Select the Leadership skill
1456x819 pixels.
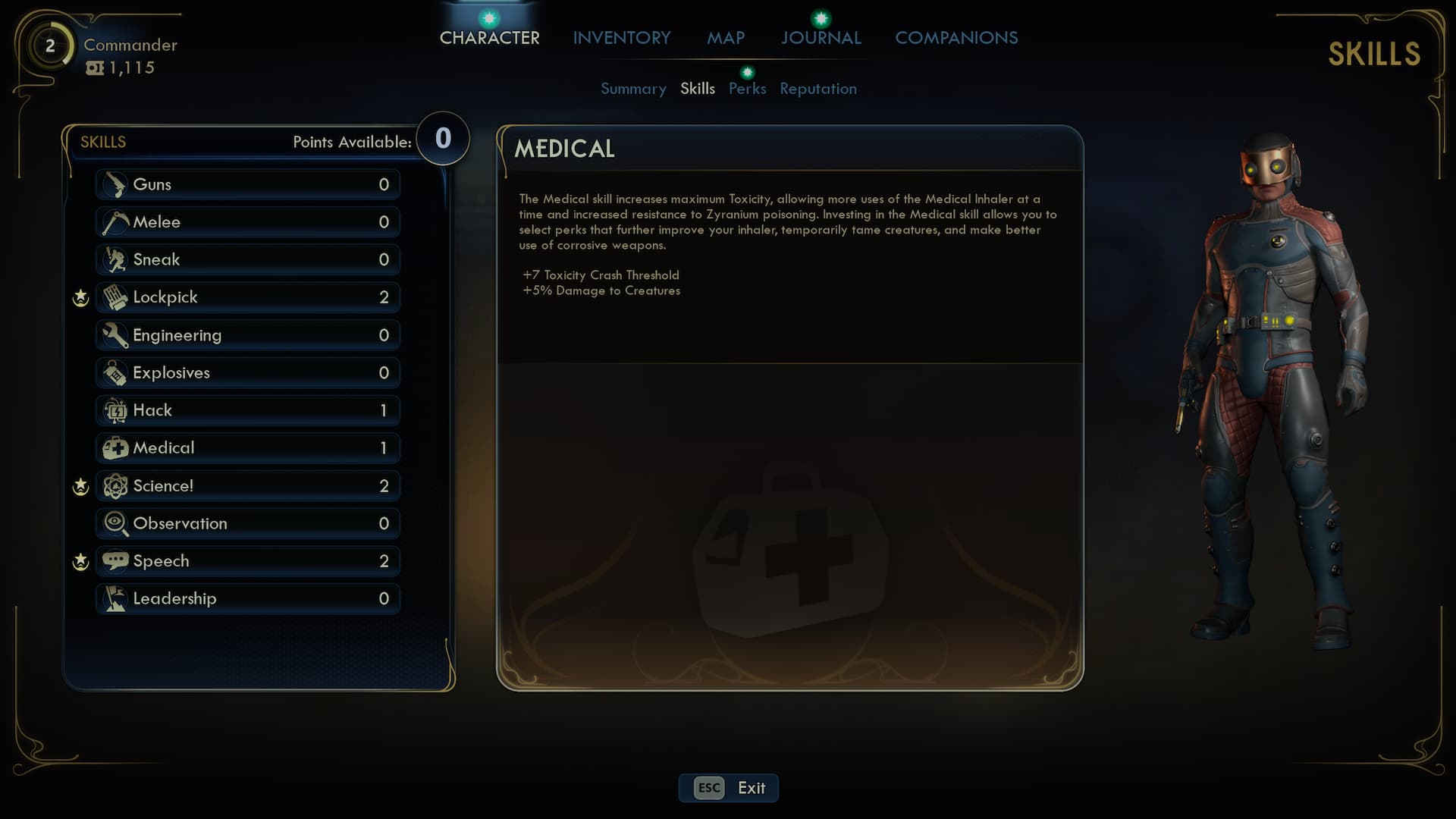pos(247,598)
